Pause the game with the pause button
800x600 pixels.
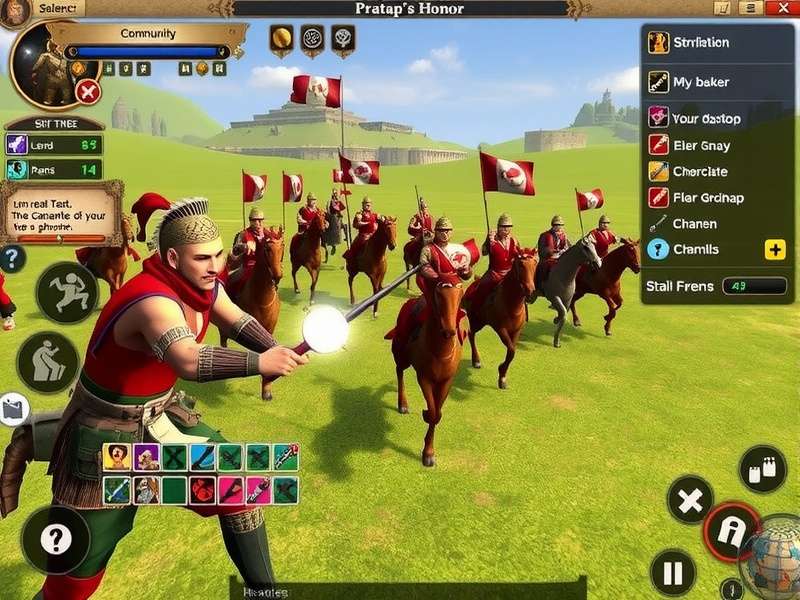click(x=673, y=574)
